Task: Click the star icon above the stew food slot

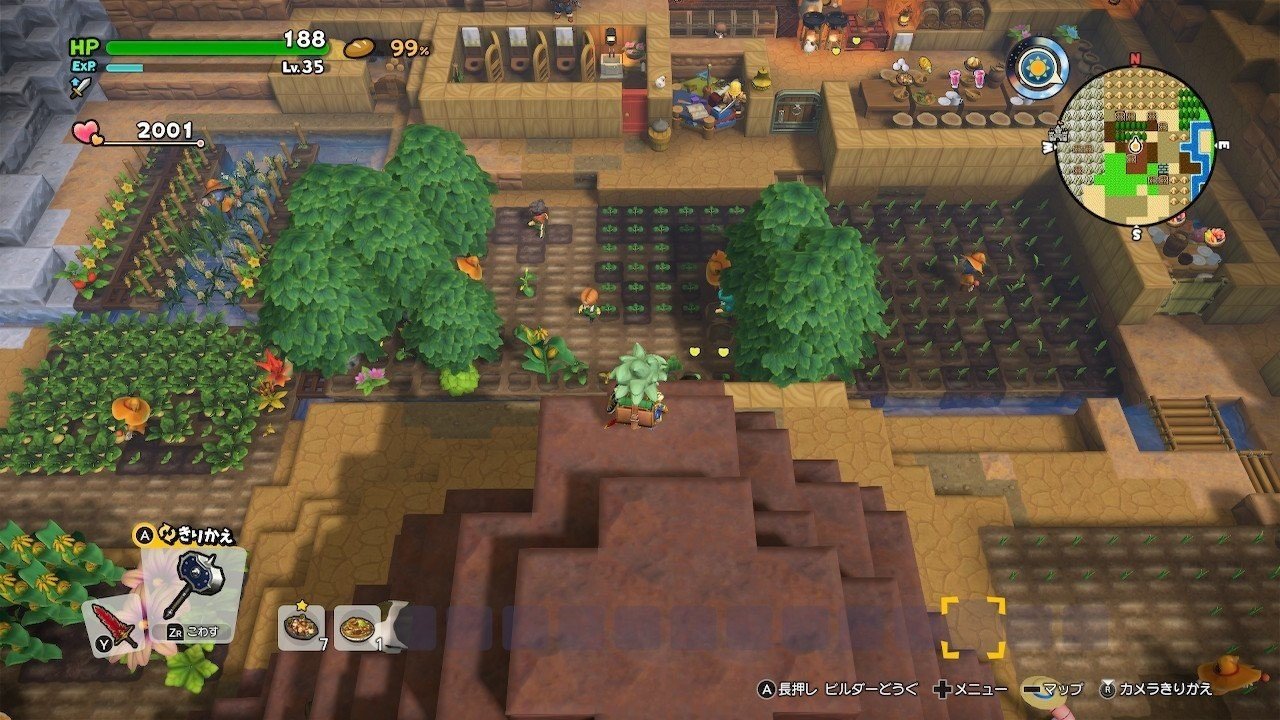Action: (302, 605)
